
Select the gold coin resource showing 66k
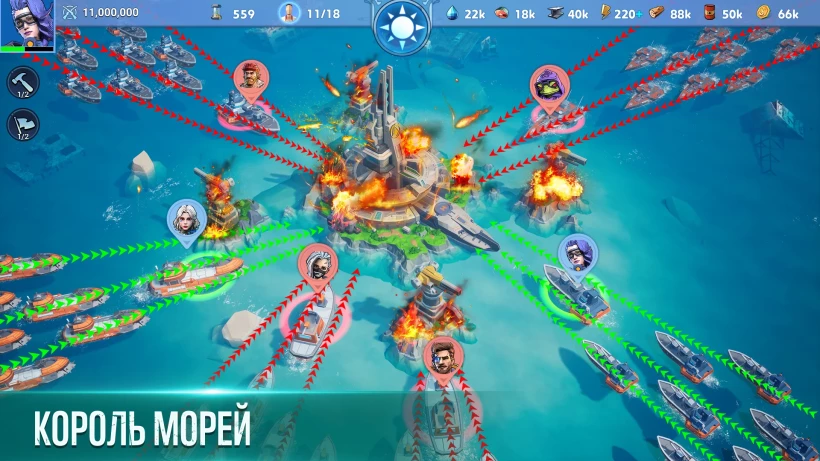(x=777, y=13)
